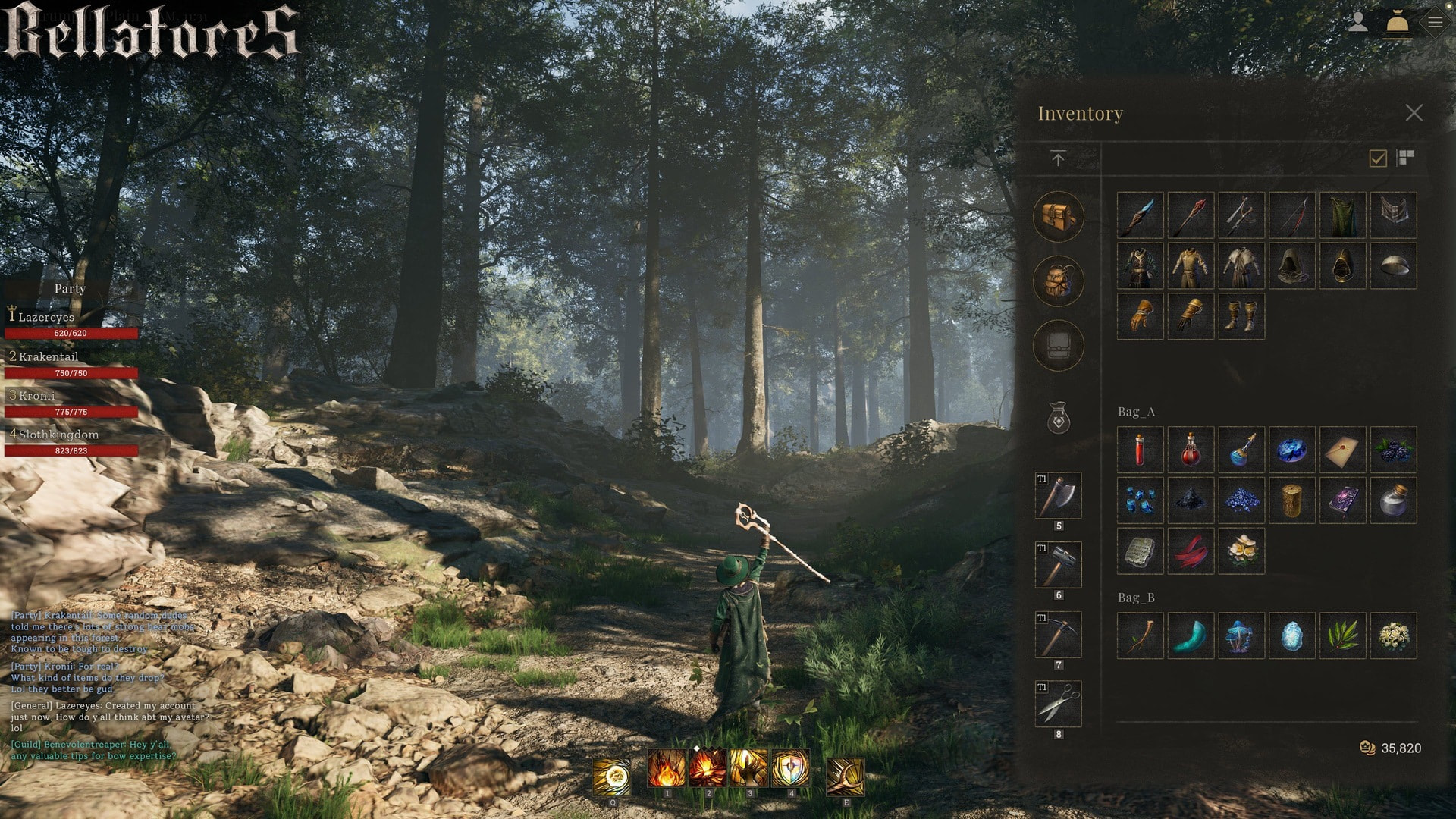Switch the inventory grid layout view
Viewport: 1456px width, 819px height.
(1405, 158)
